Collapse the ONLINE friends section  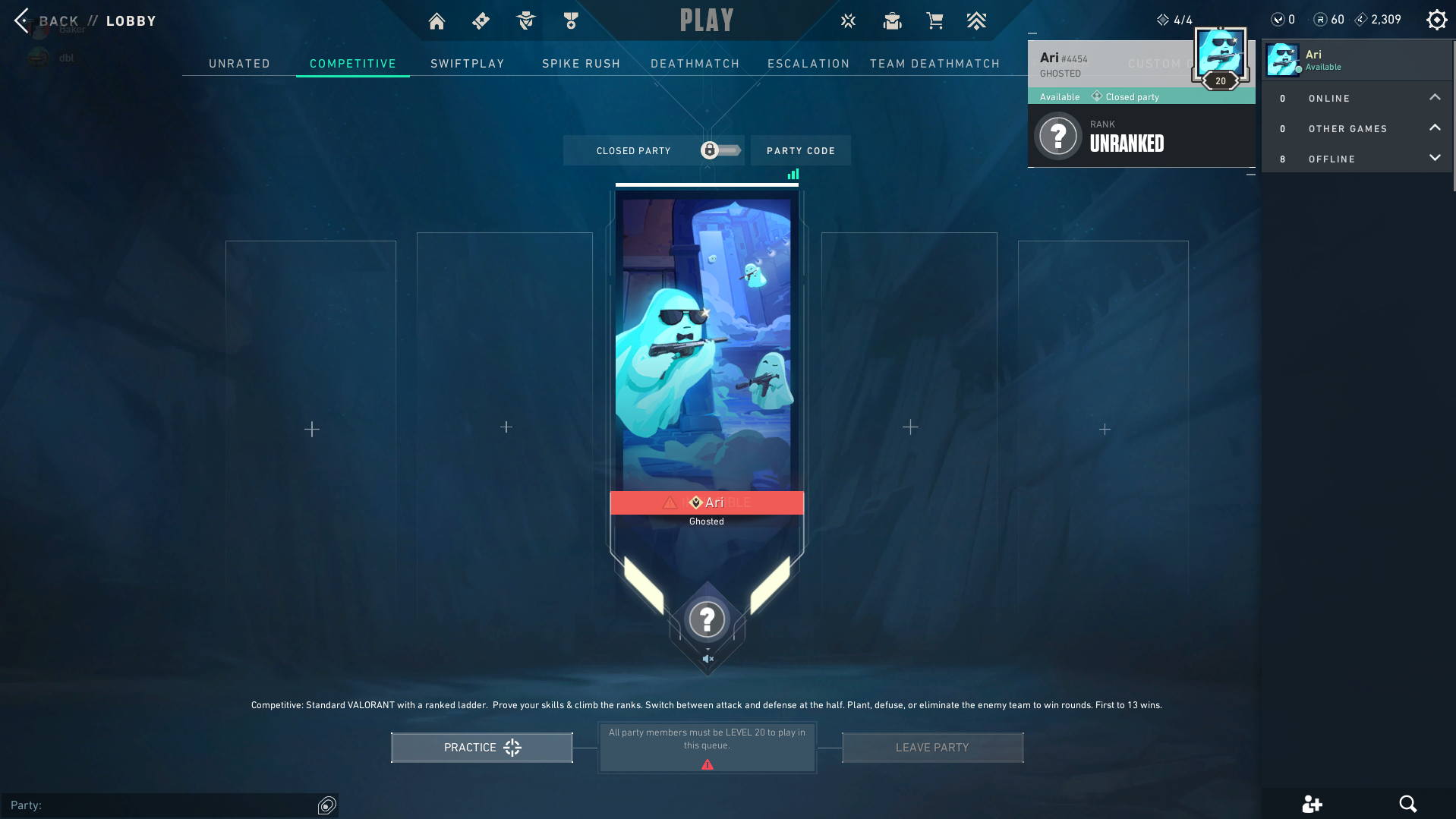[x=1435, y=97]
